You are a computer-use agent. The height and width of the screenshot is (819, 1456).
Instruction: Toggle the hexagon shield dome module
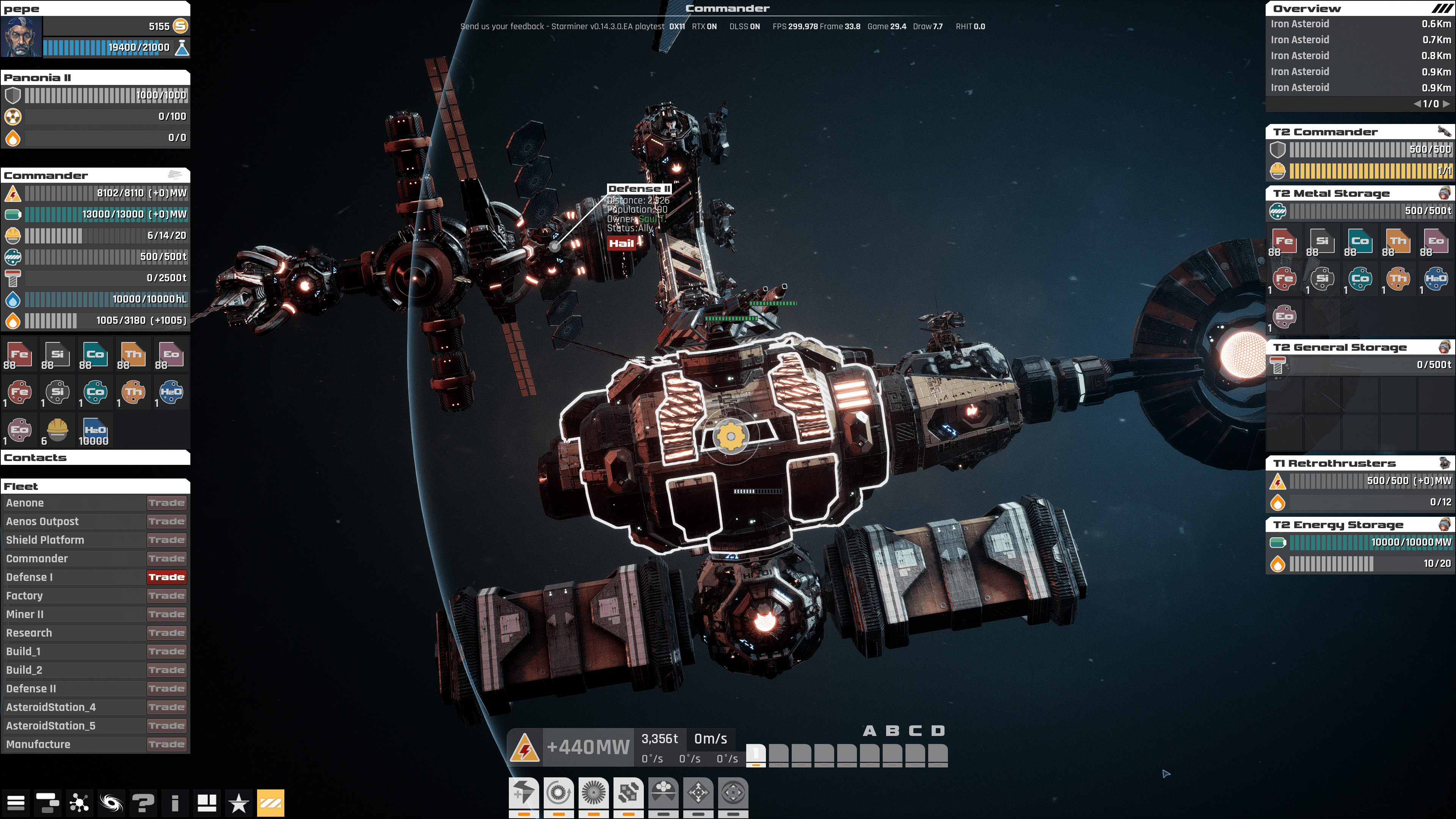coord(664,792)
